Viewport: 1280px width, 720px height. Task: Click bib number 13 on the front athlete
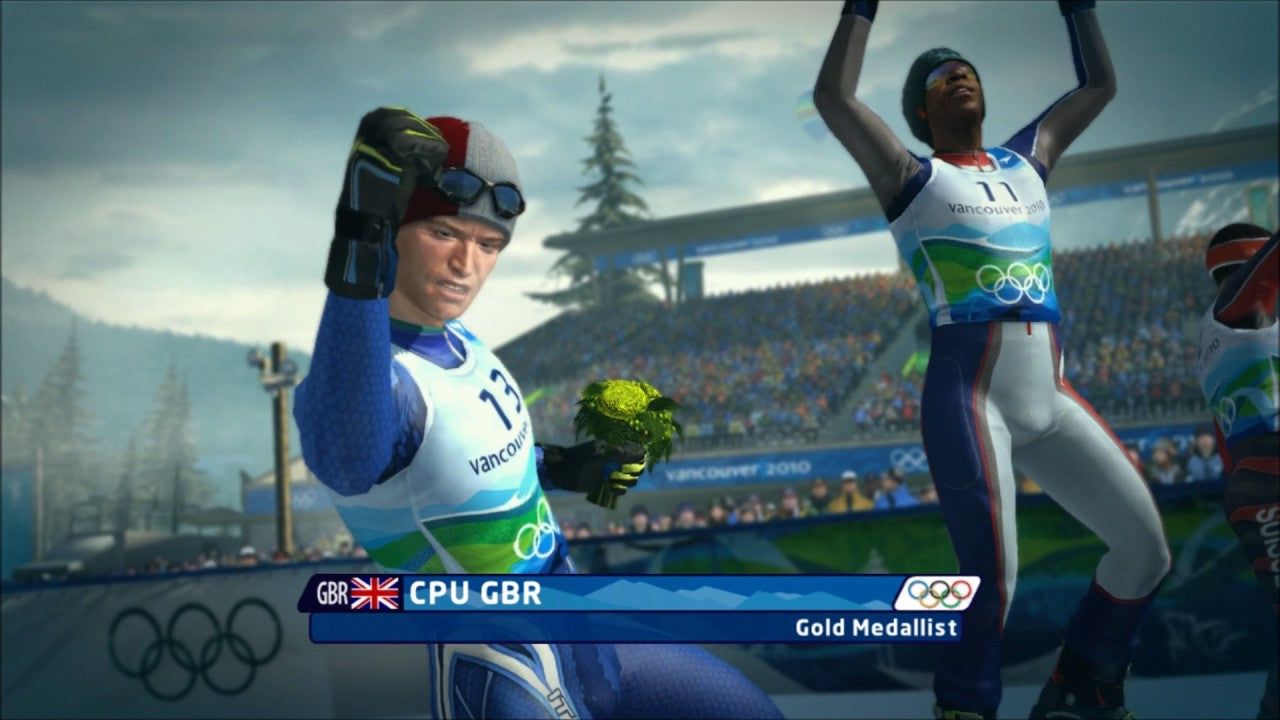point(502,395)
